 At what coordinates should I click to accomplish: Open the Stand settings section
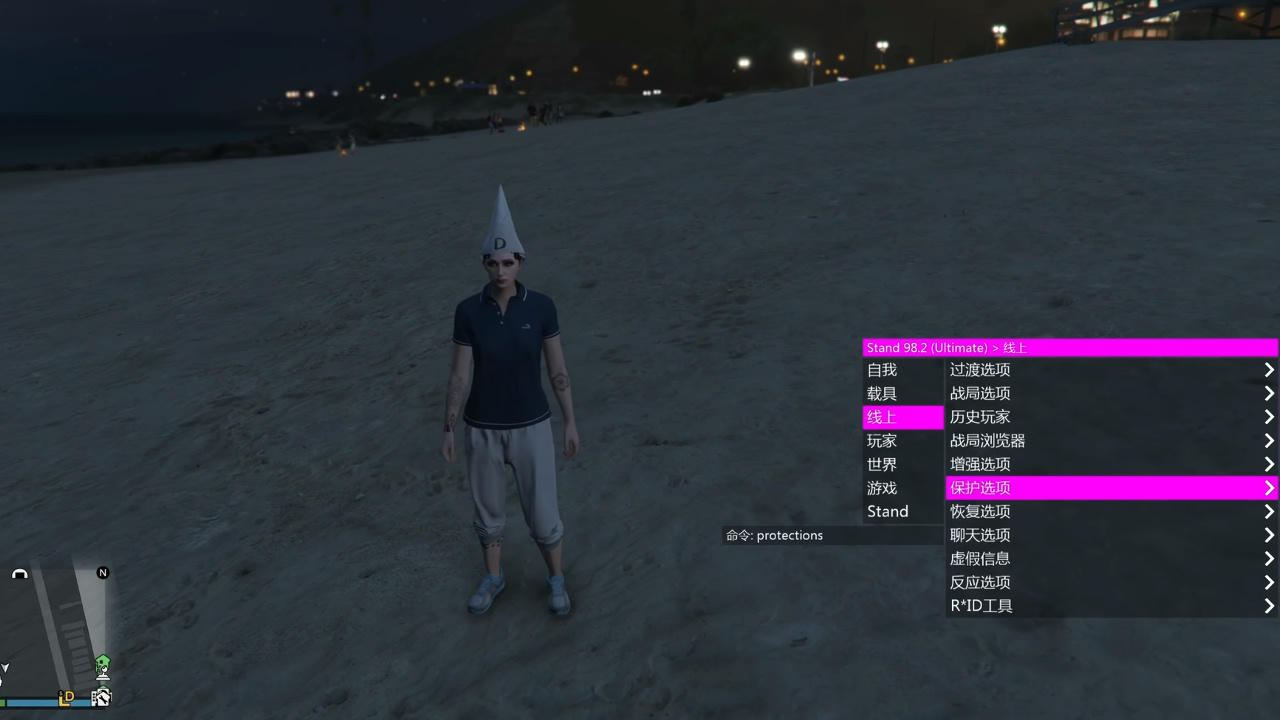[887, 511]
